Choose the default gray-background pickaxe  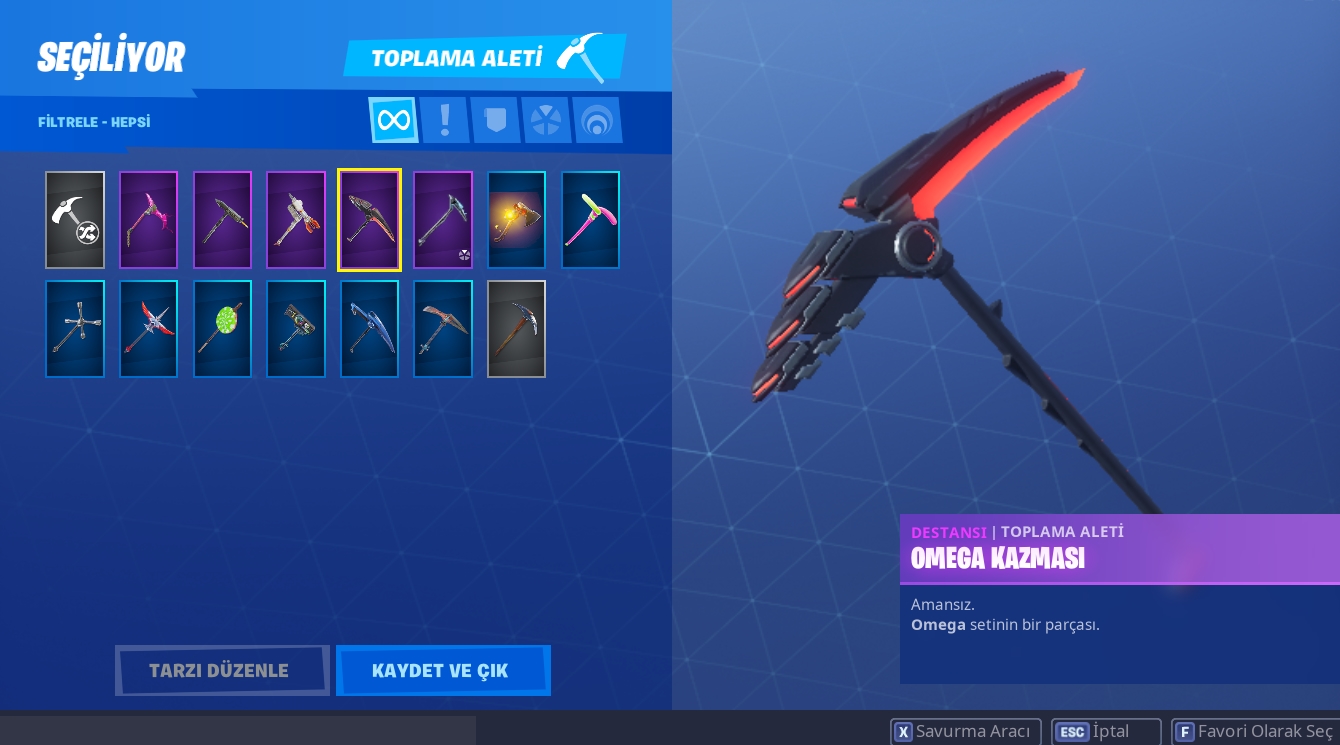pyautogui.click(x=516, y=329)
